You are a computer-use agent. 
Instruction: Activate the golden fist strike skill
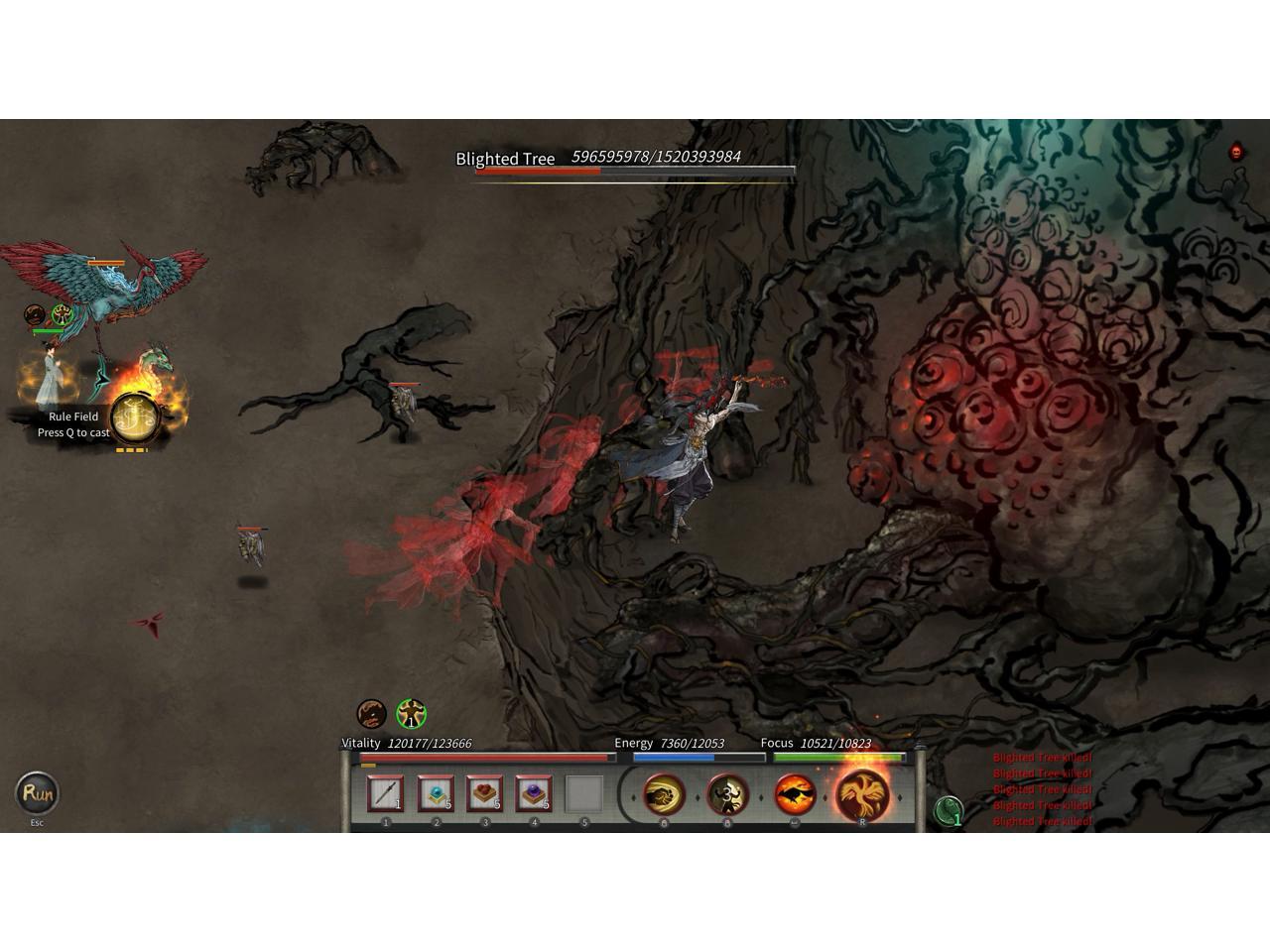click(664, 794)
